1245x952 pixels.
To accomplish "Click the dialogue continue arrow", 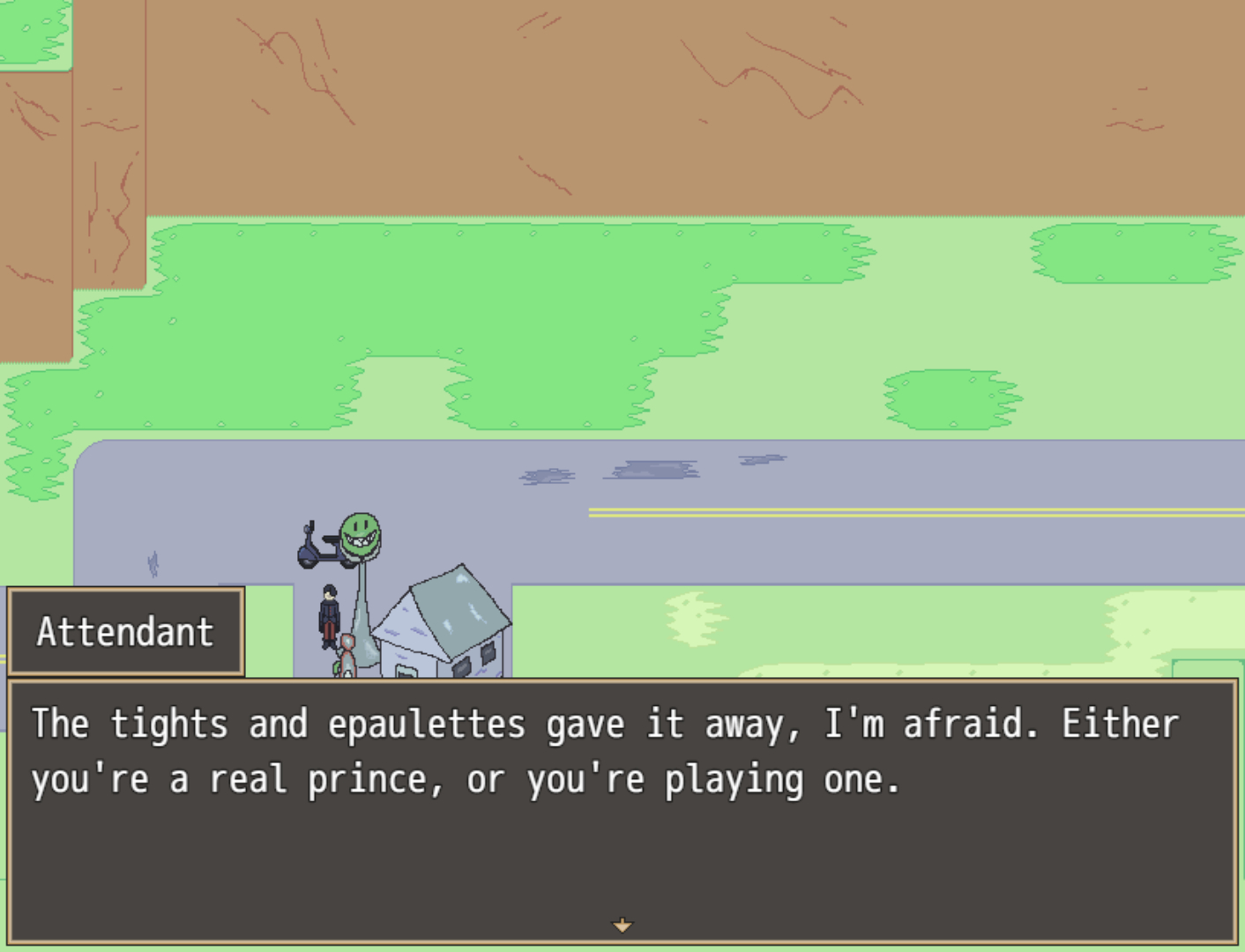I will coord(622,925).
